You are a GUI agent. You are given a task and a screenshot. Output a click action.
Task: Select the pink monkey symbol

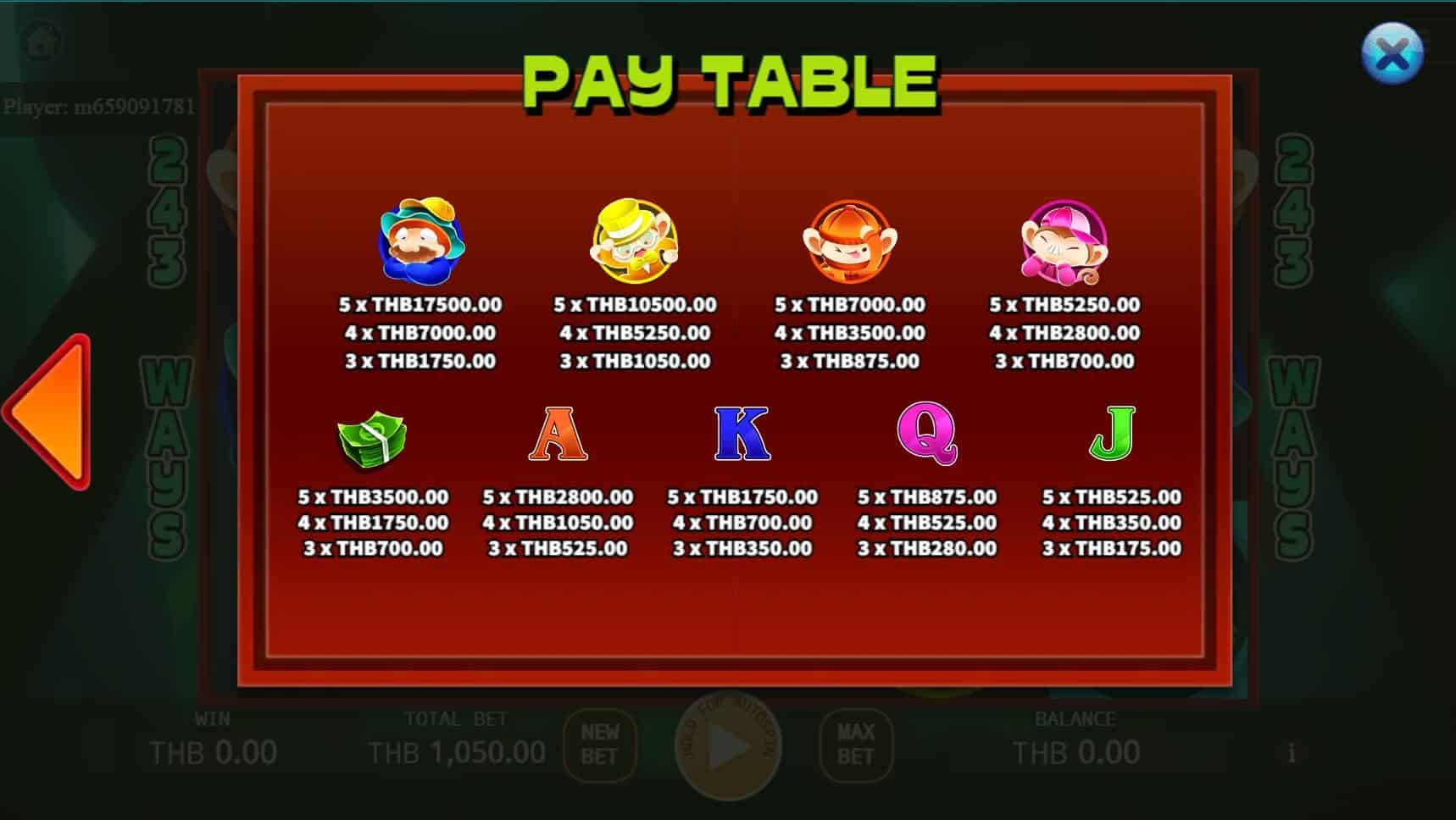pyautogui.click(x=1064, y=243)
